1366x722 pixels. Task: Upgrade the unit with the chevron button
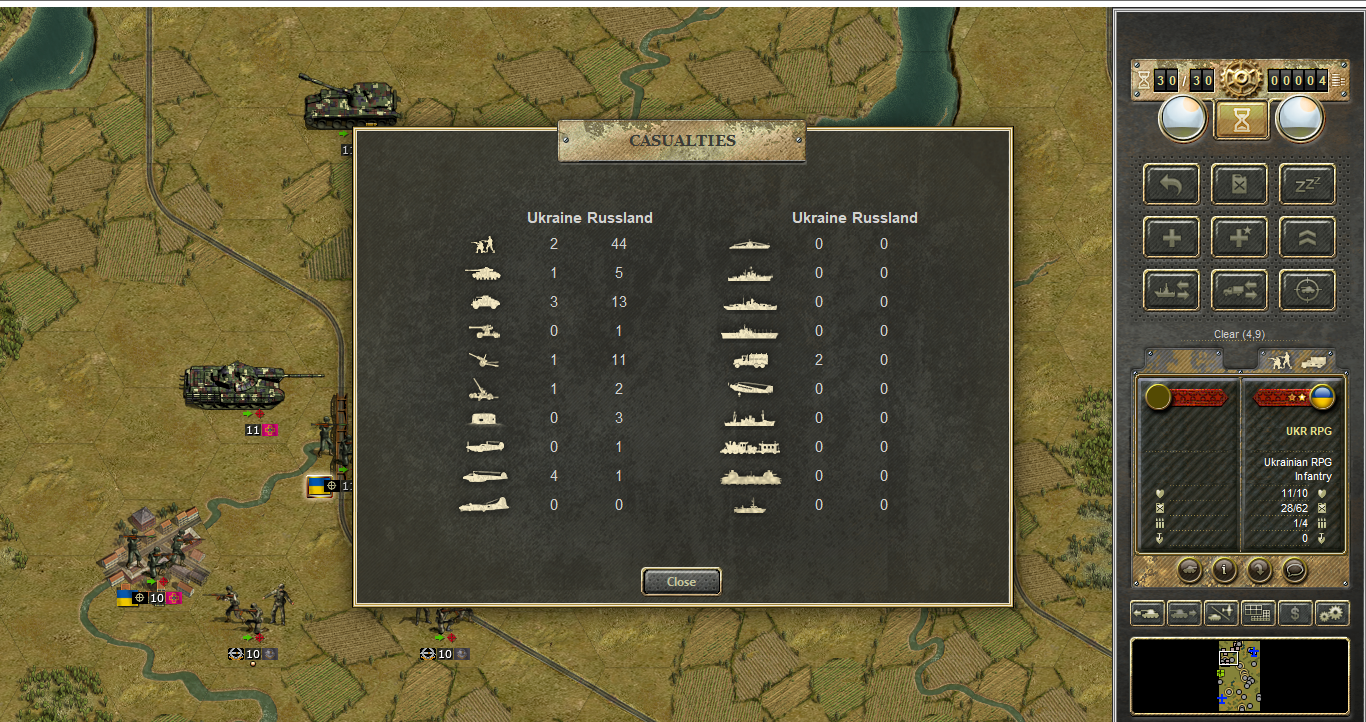coord(1307,238)
